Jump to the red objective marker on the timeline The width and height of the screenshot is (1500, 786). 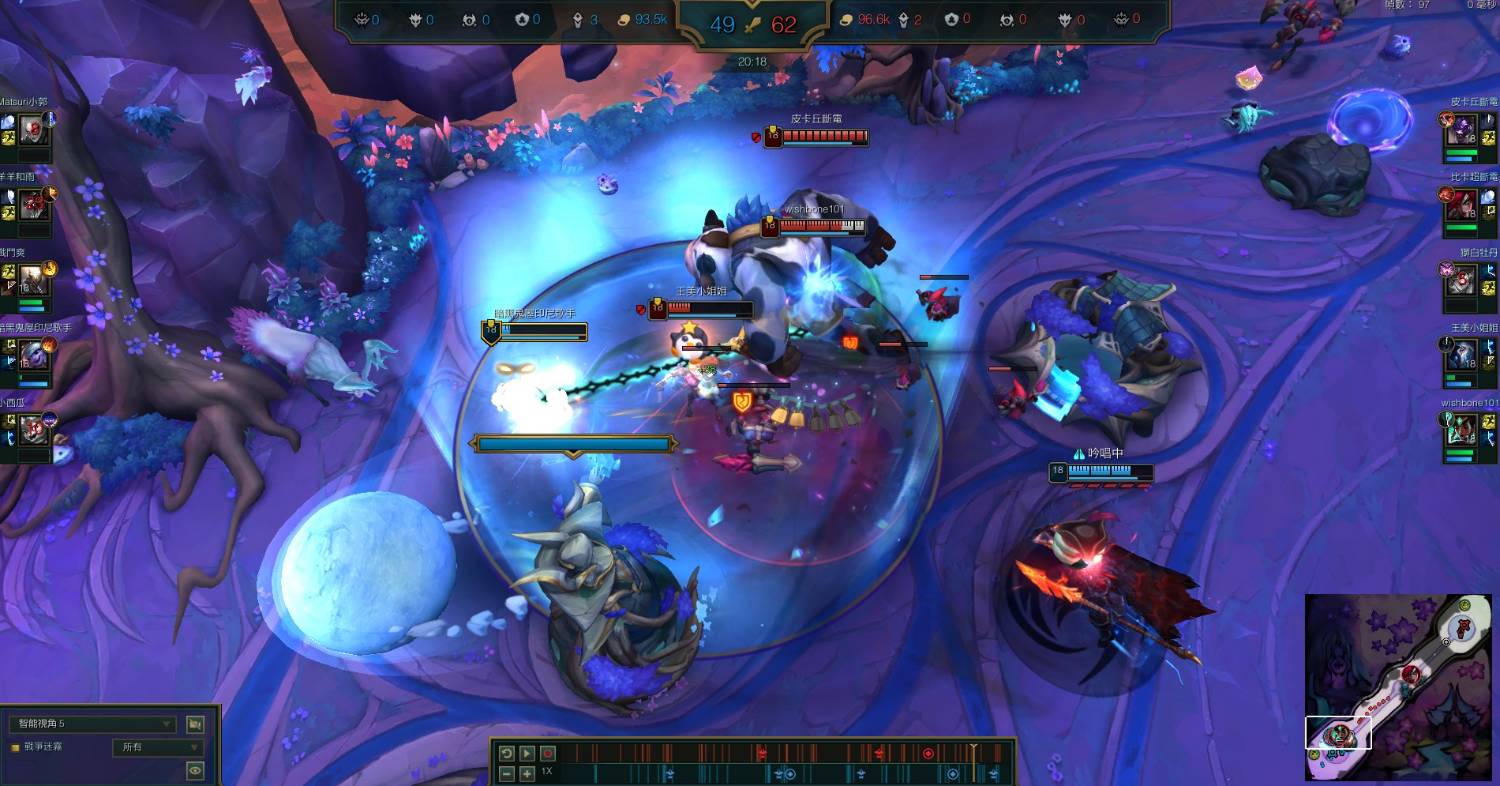pyautogui.click(x=928, y=753)
